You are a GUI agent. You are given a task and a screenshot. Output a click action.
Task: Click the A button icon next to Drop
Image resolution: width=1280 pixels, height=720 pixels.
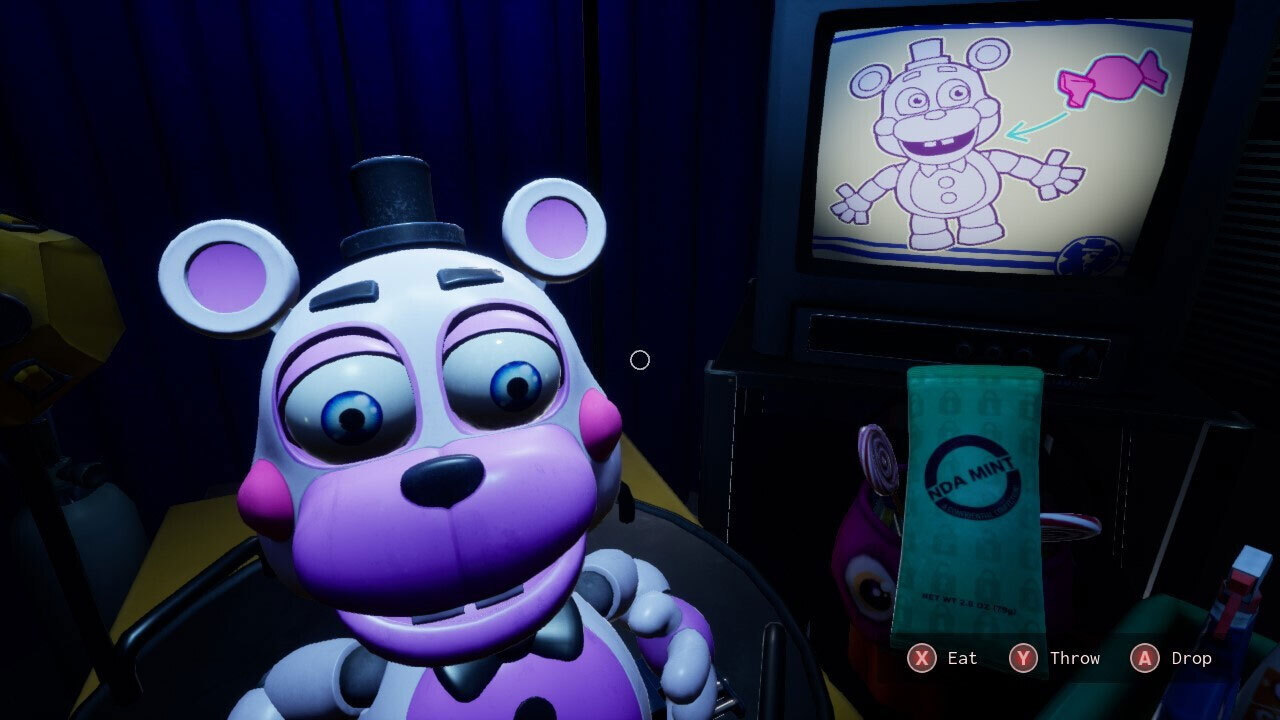point(1146,658)
